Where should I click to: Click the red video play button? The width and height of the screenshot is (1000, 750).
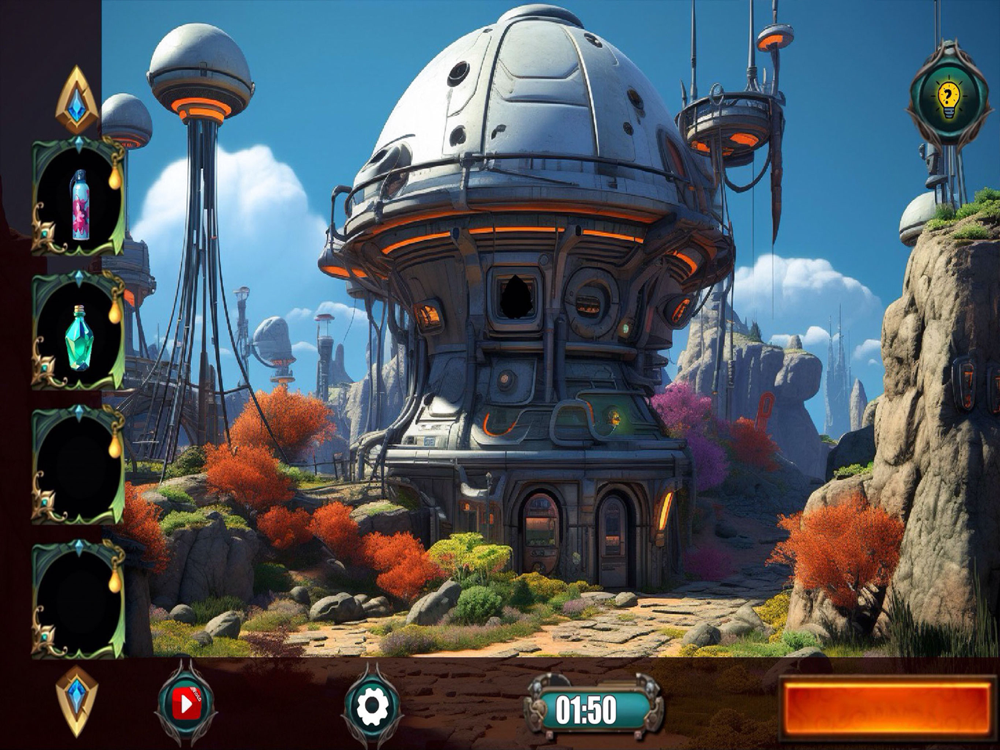click(x=186, y=706)
